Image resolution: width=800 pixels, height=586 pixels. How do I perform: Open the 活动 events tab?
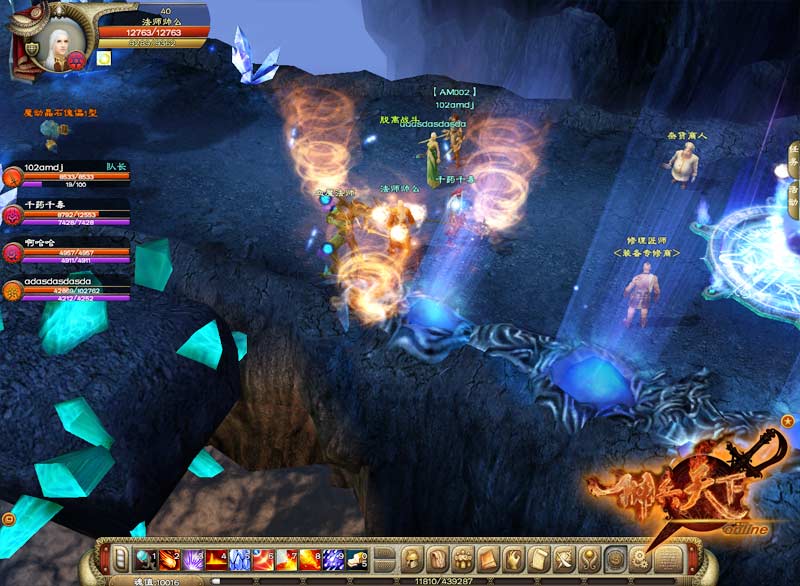coord(793,195)
